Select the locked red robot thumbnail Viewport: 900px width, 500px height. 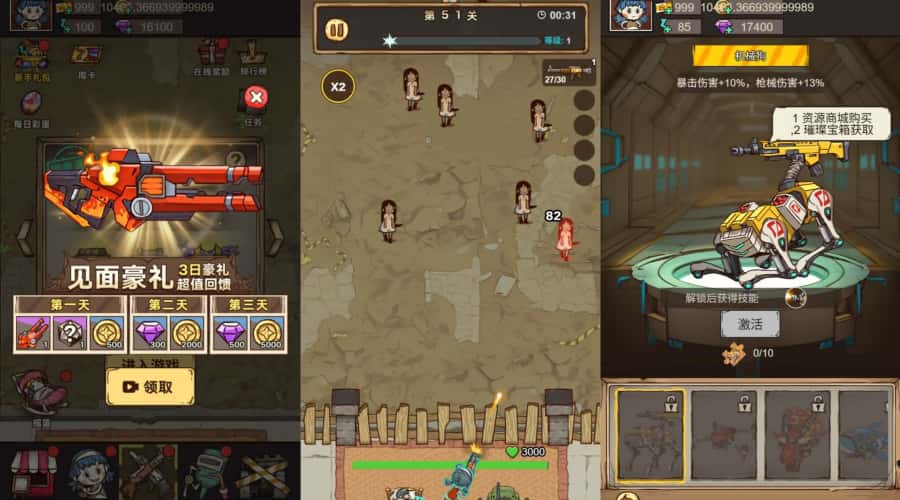coord(797,435)
